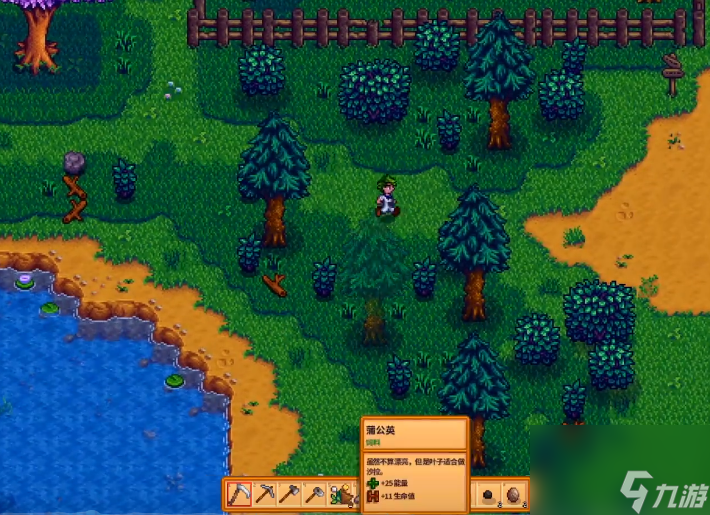Select the pickaxe hotbar slot

pos(265,494)
